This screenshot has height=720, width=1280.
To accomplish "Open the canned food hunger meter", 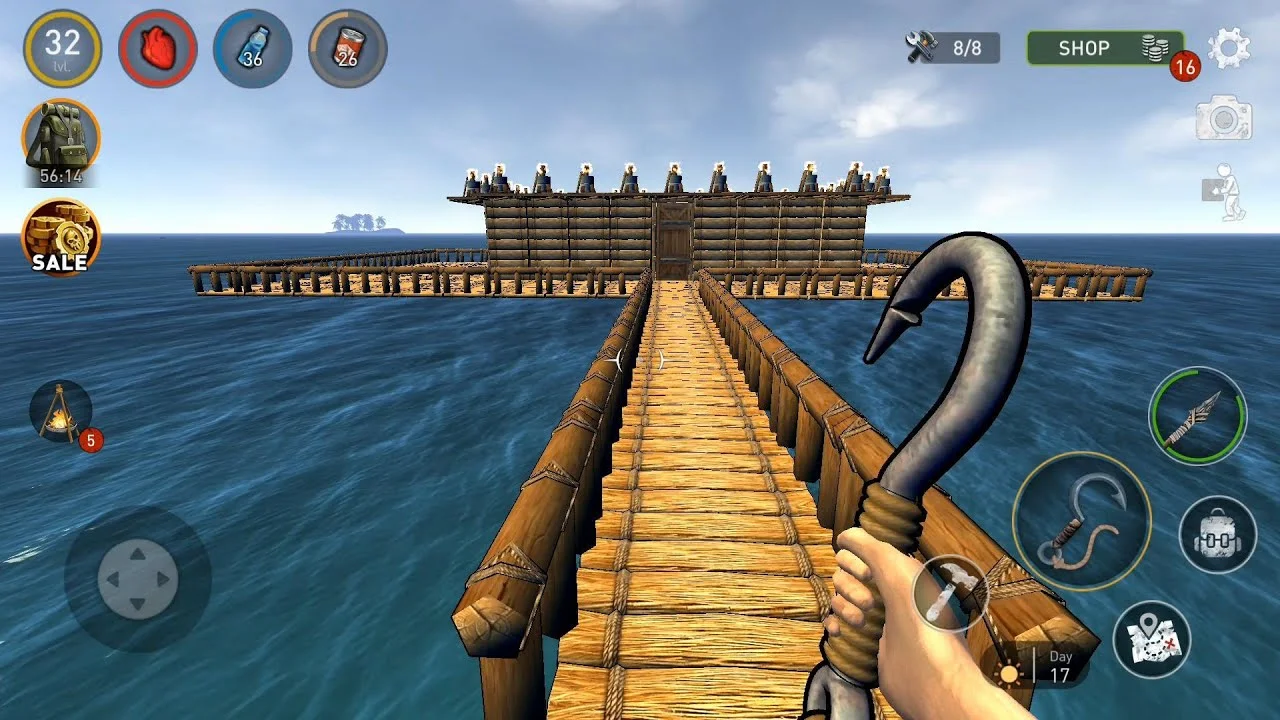I will point(345,49).
